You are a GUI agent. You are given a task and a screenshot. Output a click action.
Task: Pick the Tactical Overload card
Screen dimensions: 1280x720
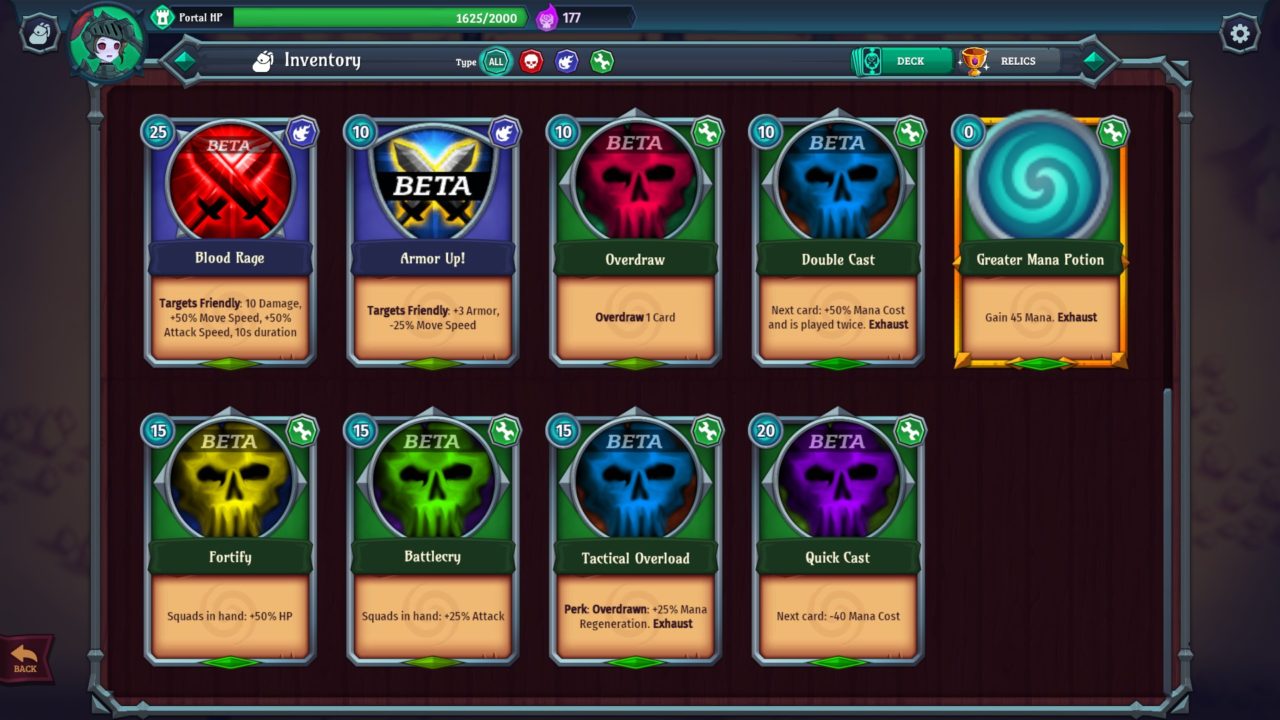(x=635, y=540)
